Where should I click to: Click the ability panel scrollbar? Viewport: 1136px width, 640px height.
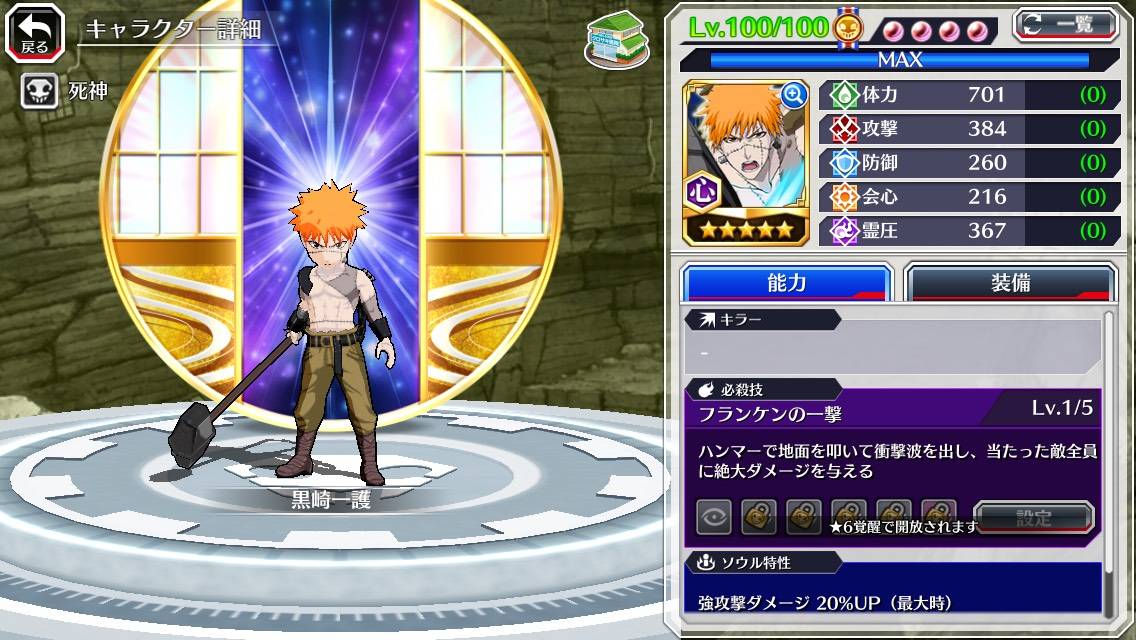click(1108, 460)
